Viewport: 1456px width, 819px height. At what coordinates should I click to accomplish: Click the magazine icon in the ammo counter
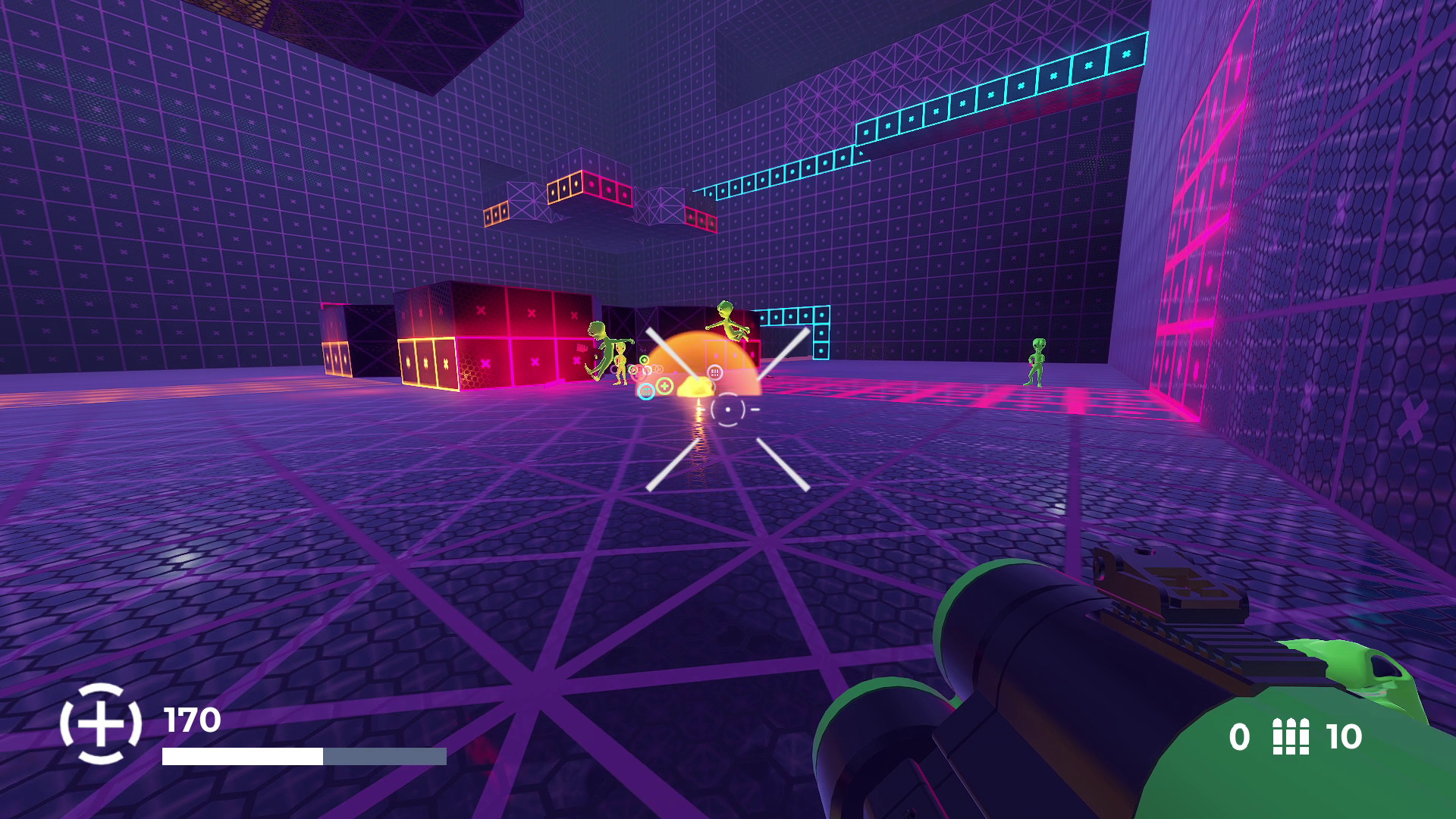pyautogui.click(x=1291, y=736)
